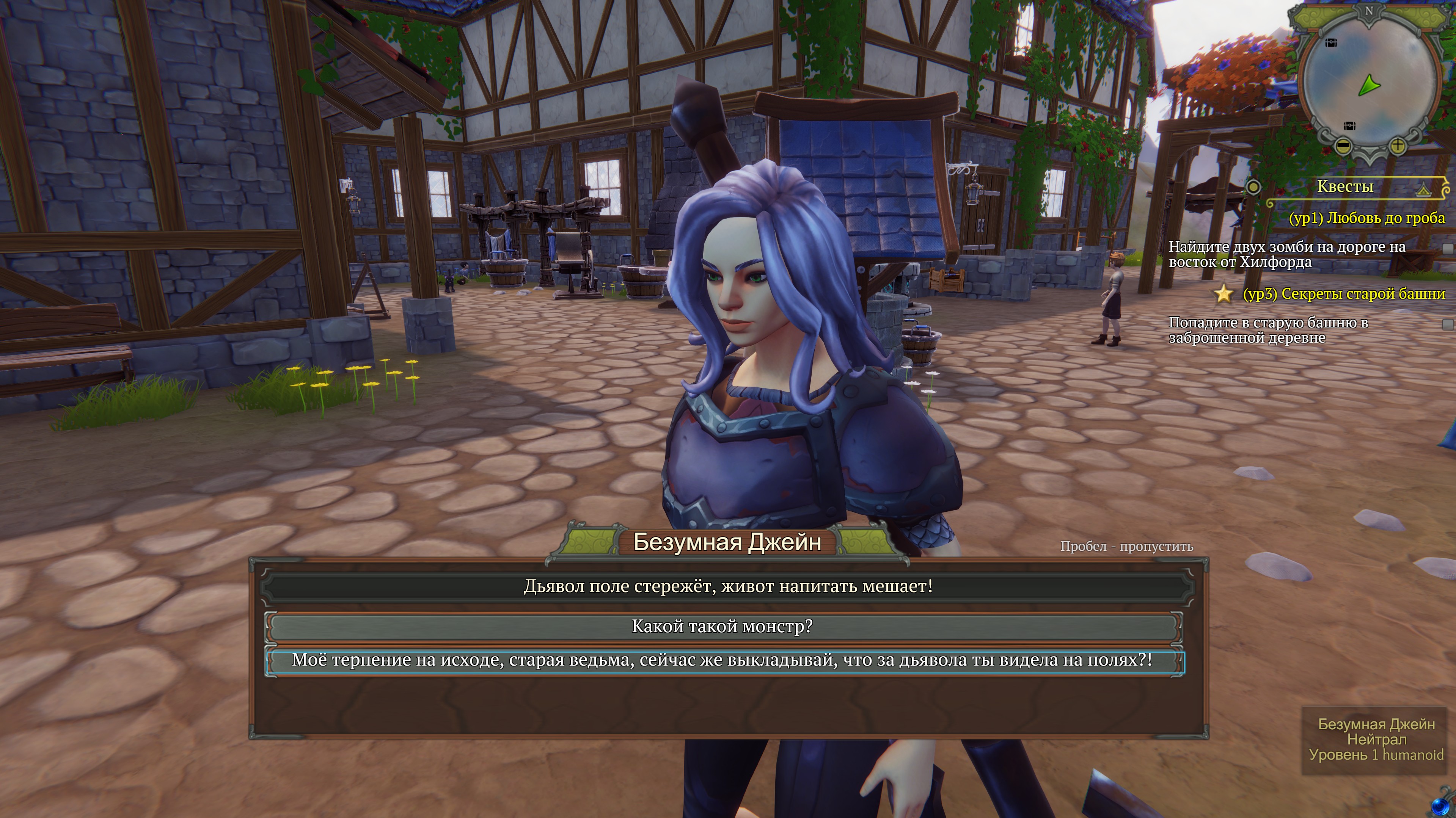The width and height of the screenshot is (1456, 818).
Task: Click Jane's line "Дьявол поле стережёт"
Action: click(x=727, y=586)
